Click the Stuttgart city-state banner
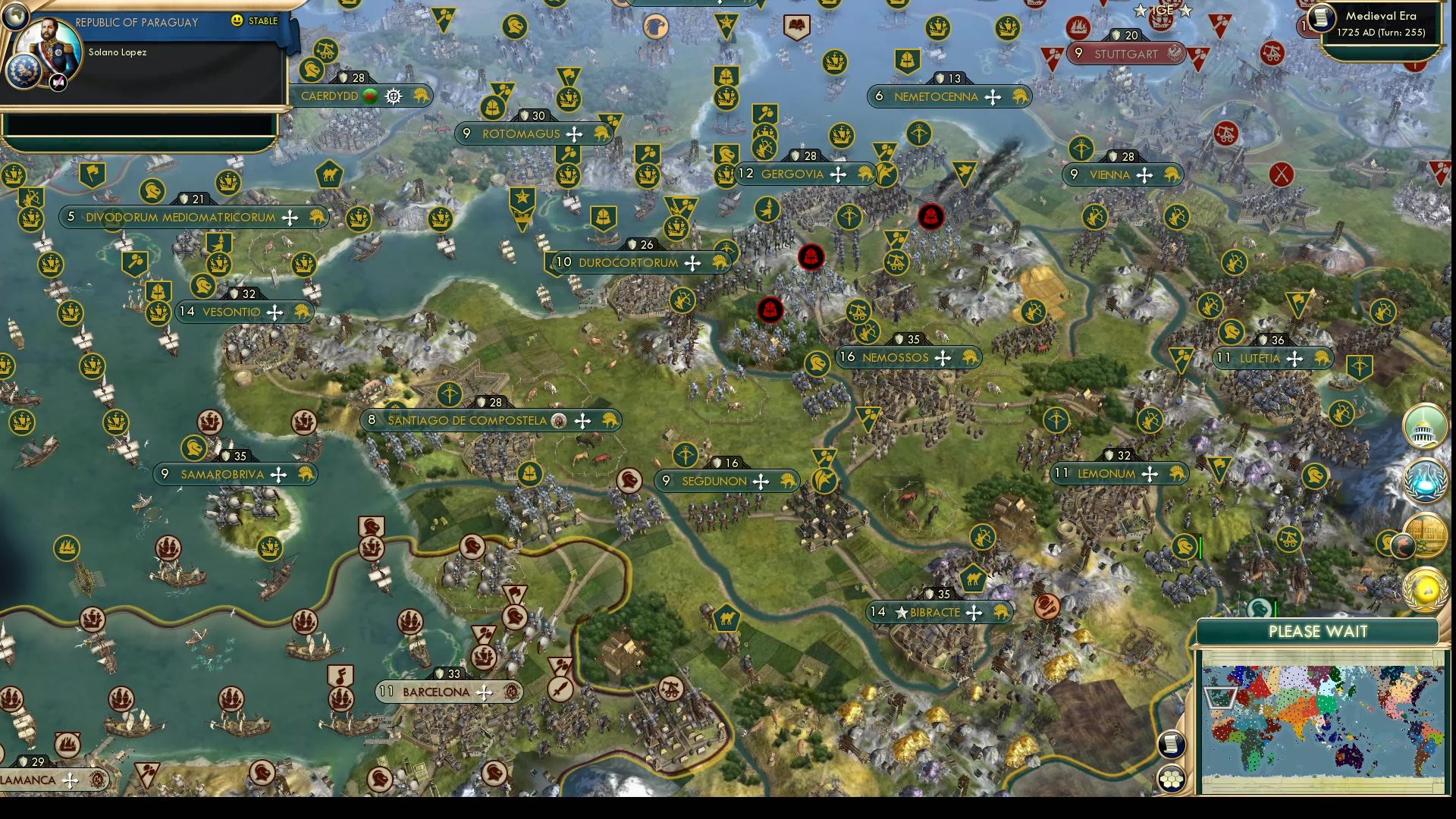This screenshot has height=819, width=1456. (x=1126, y=54)
